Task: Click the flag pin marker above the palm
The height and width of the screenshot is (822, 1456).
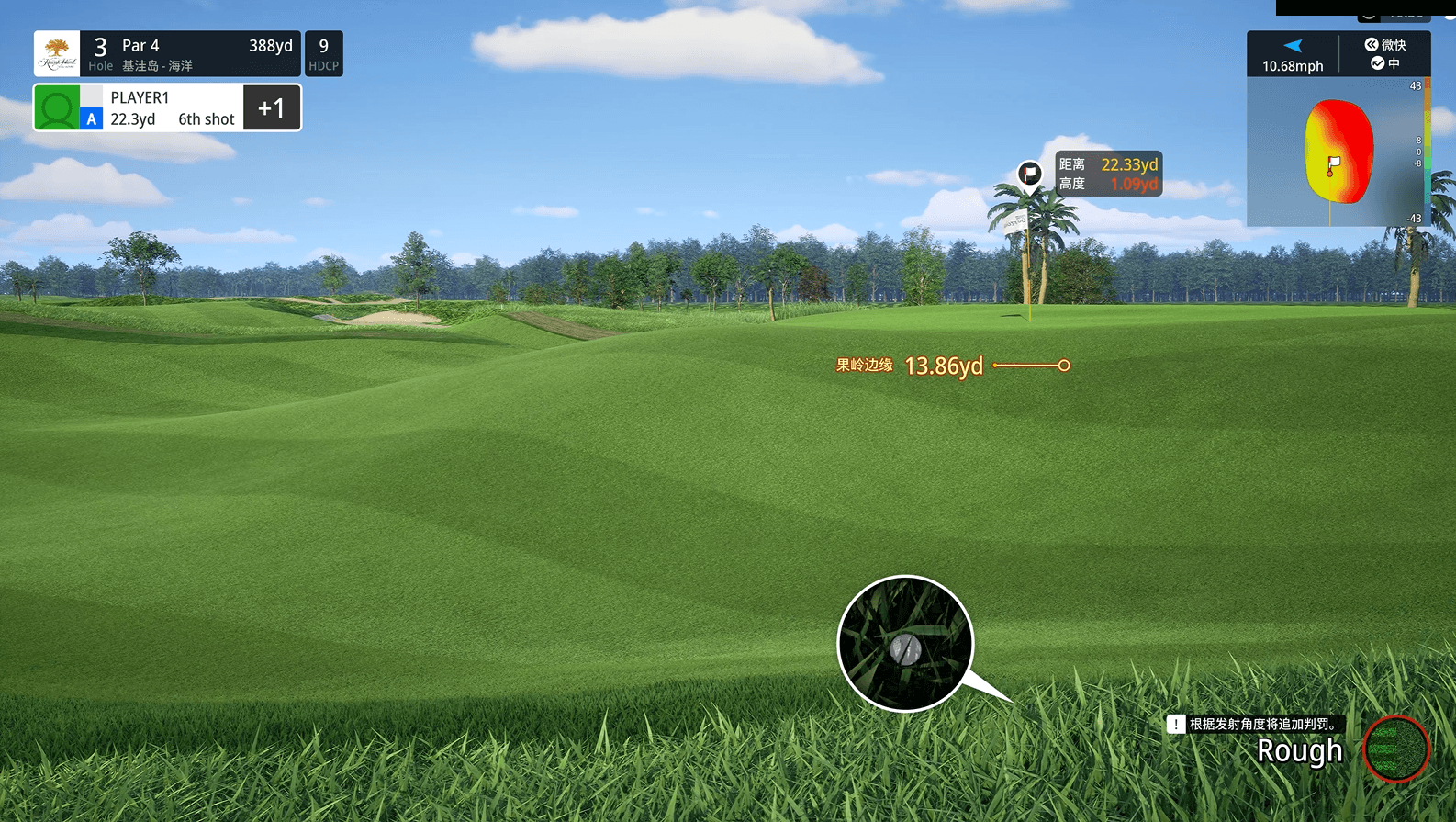Action: [x=1030, y=173]
